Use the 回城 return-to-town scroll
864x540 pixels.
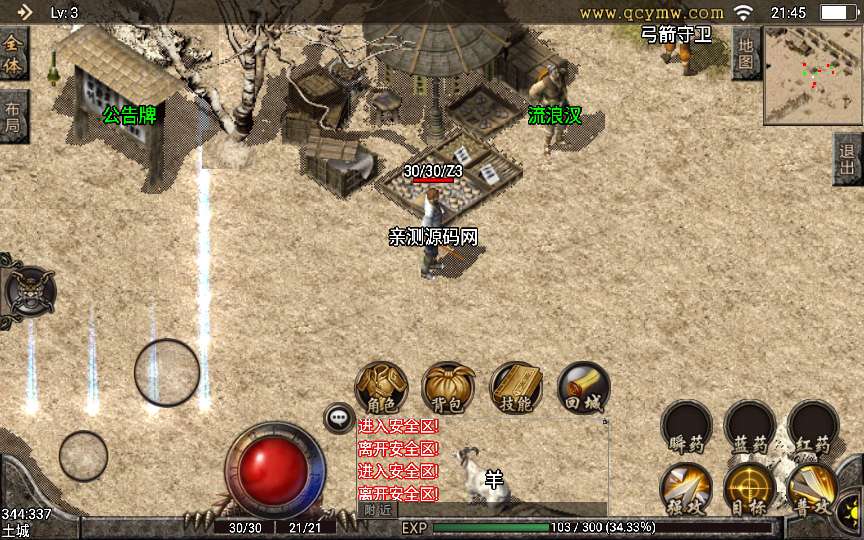(583, 388)
